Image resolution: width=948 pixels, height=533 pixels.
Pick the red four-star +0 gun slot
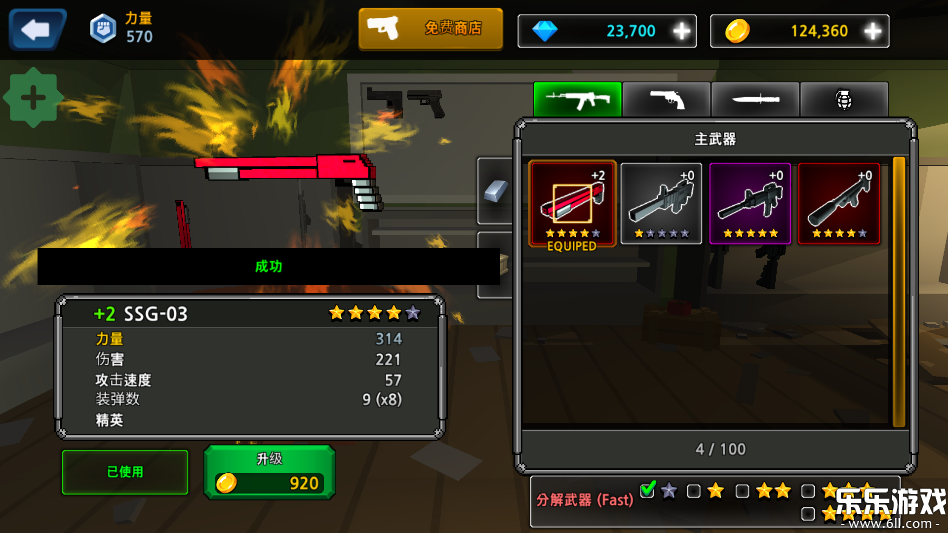point(839,204)
